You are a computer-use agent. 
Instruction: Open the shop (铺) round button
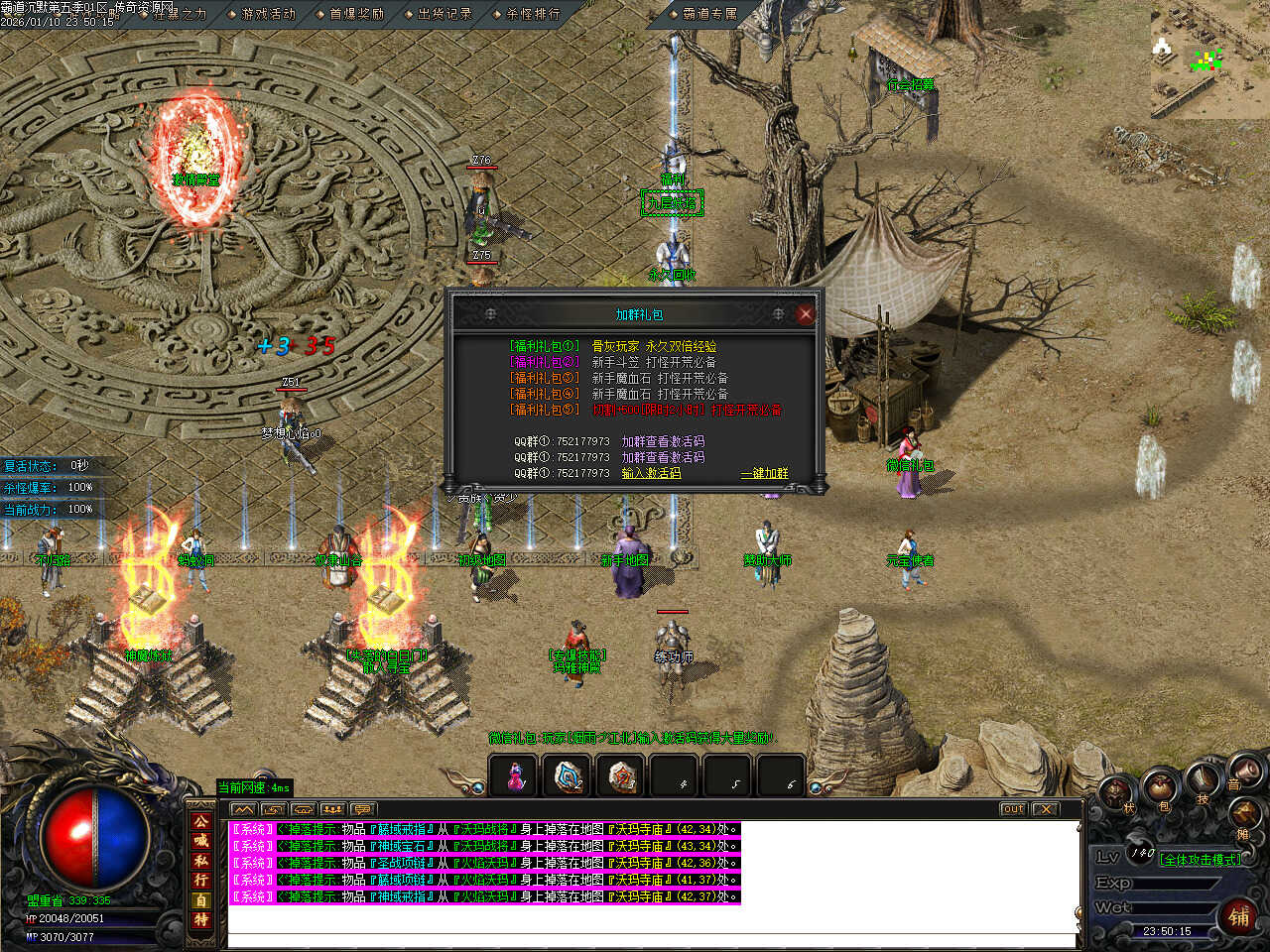point(1239,916)
